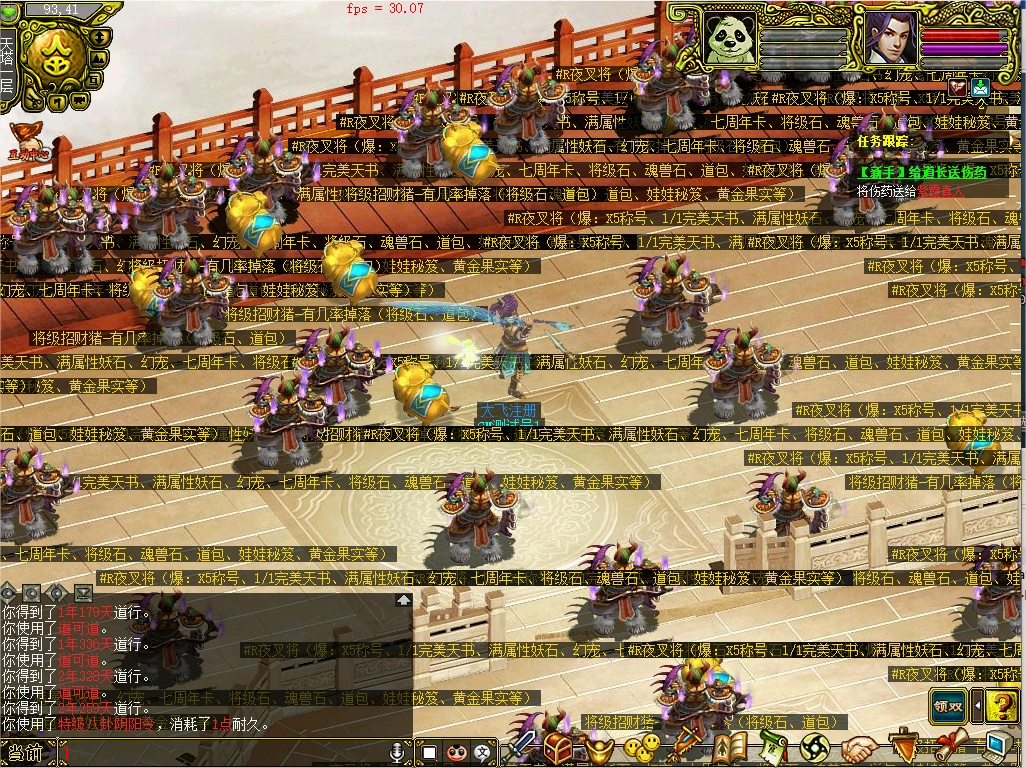Click the red 紫霞真人 NPC link
The width and height of the screenshot is (1026, 768).
pyautogui.click(x=940, y=190)
